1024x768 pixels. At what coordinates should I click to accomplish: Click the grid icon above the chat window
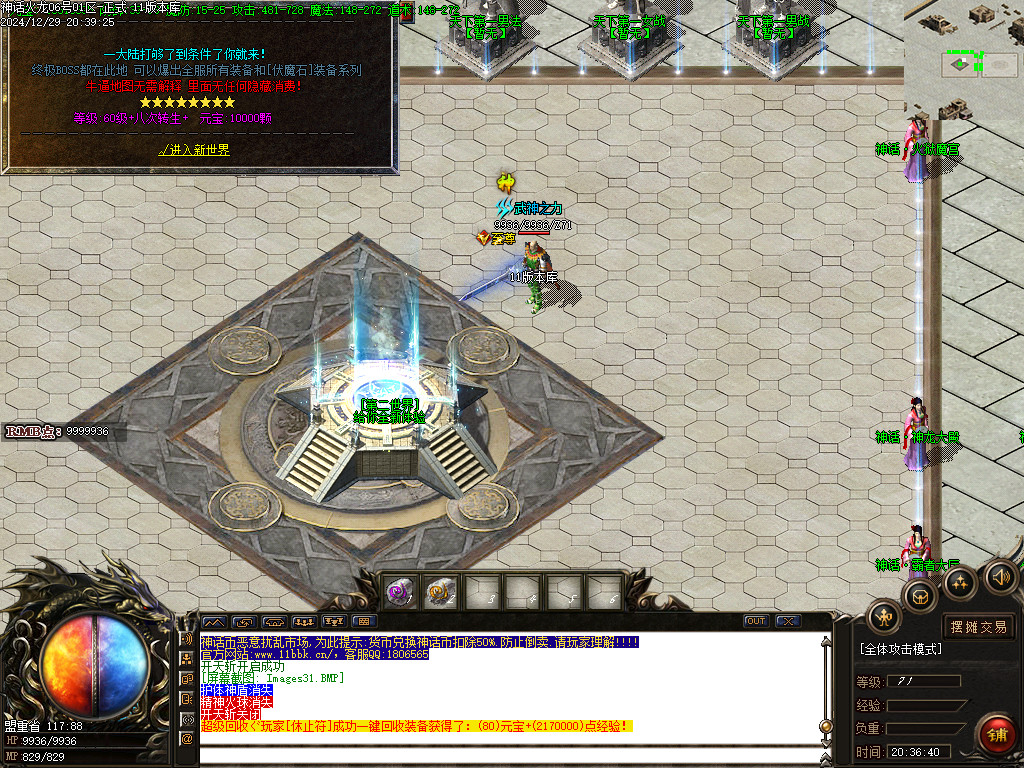[x=363, y=621]
